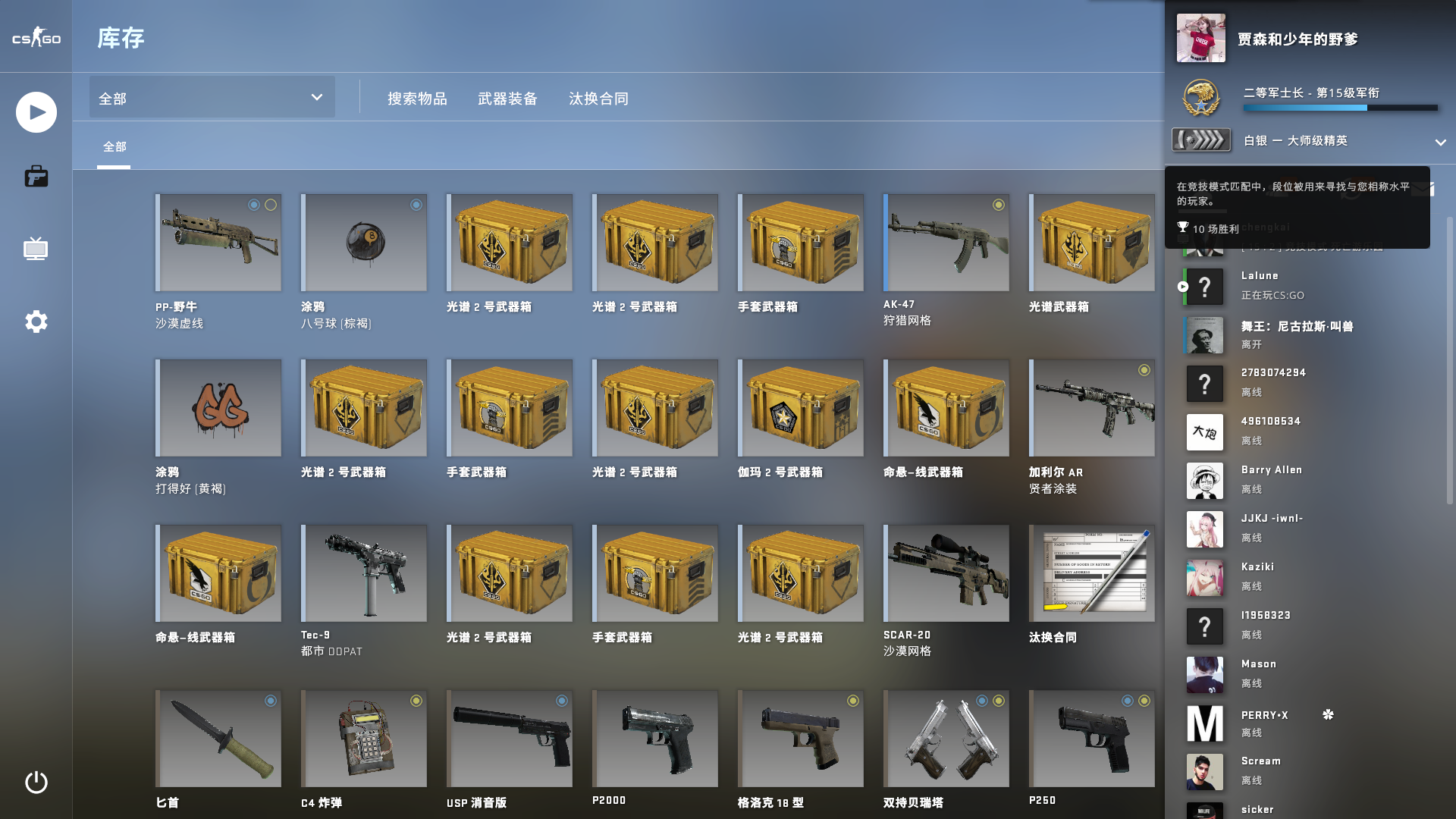Screen dimensions: 1456x819
Task: Open the 加利尔 AR 贤者涂装 thumbnail
Action: click(1092, 407)
